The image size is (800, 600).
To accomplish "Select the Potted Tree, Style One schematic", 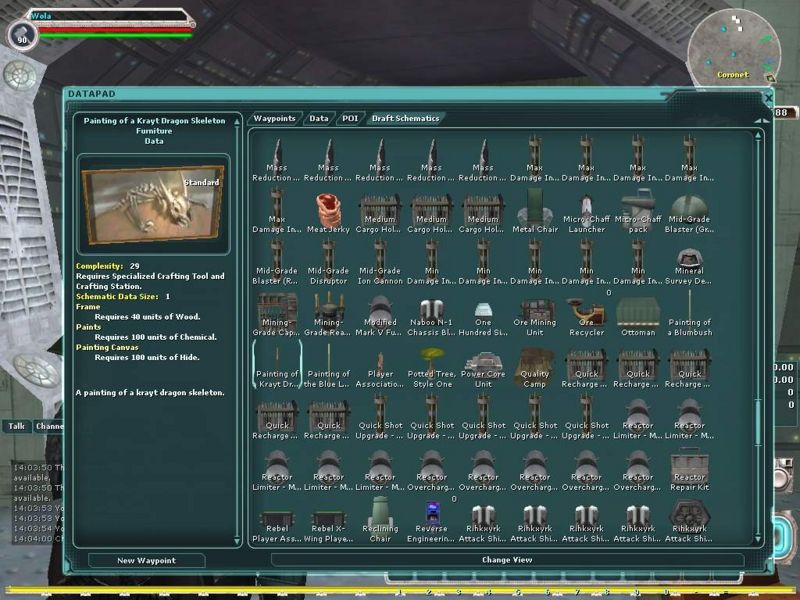I will [432, 368].
